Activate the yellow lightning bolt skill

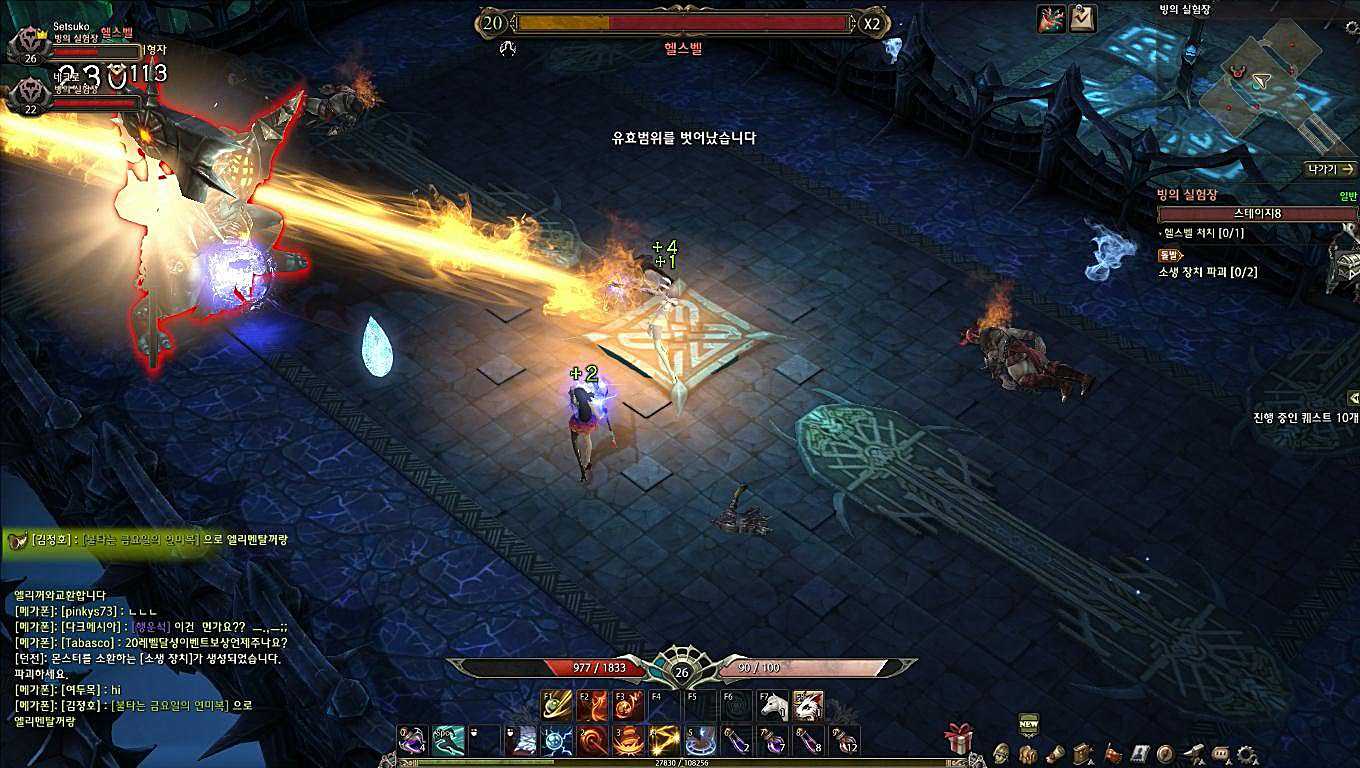pos(666,741)
